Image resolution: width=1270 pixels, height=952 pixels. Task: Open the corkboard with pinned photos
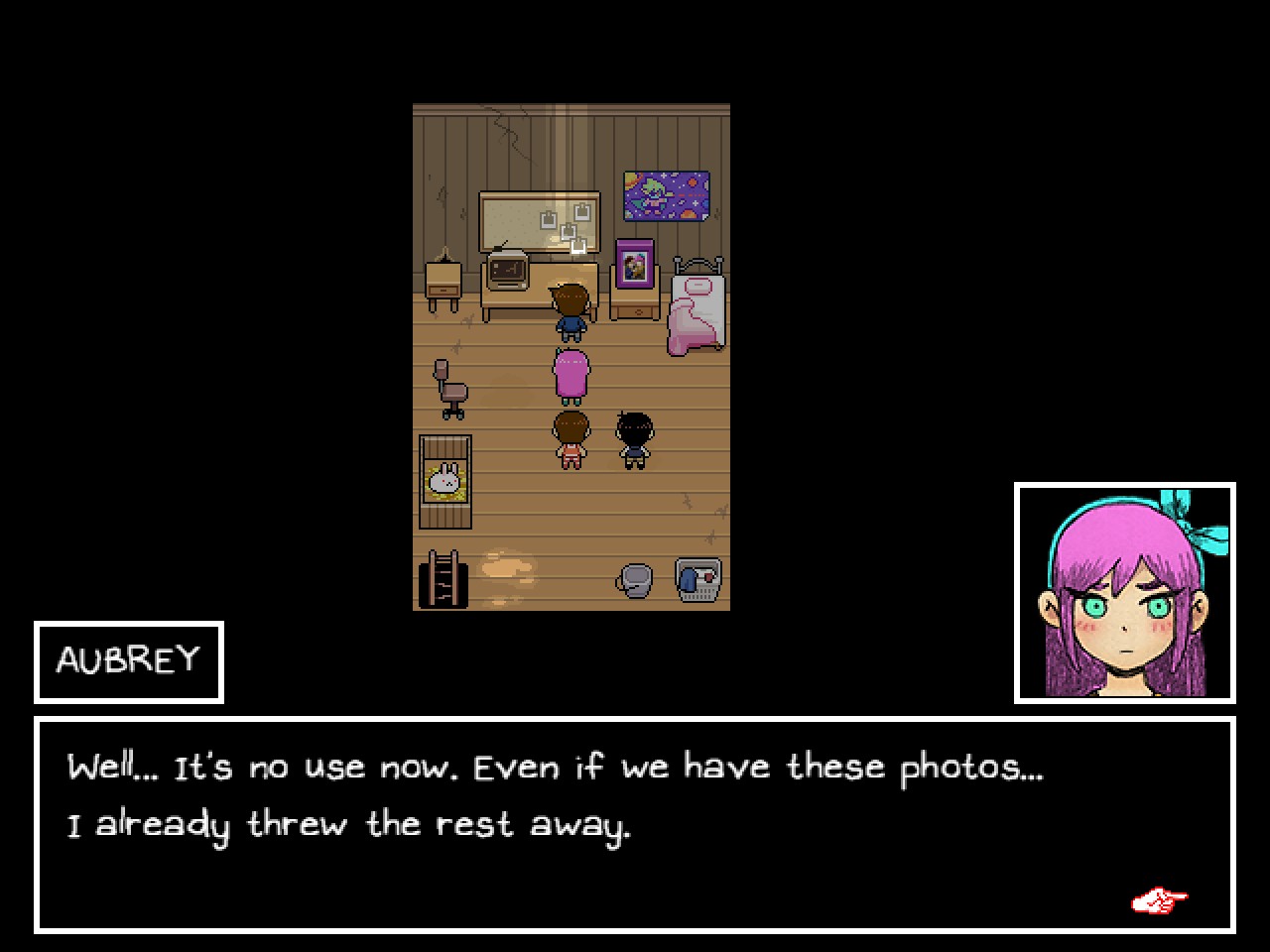coord(541,220)
